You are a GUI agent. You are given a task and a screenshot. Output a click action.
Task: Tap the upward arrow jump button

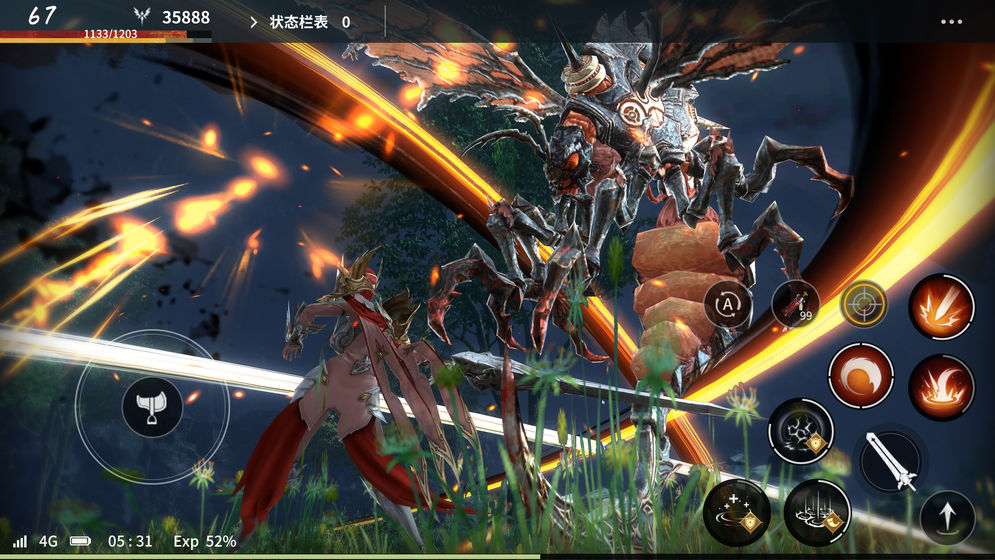click(x=947, y=516)
